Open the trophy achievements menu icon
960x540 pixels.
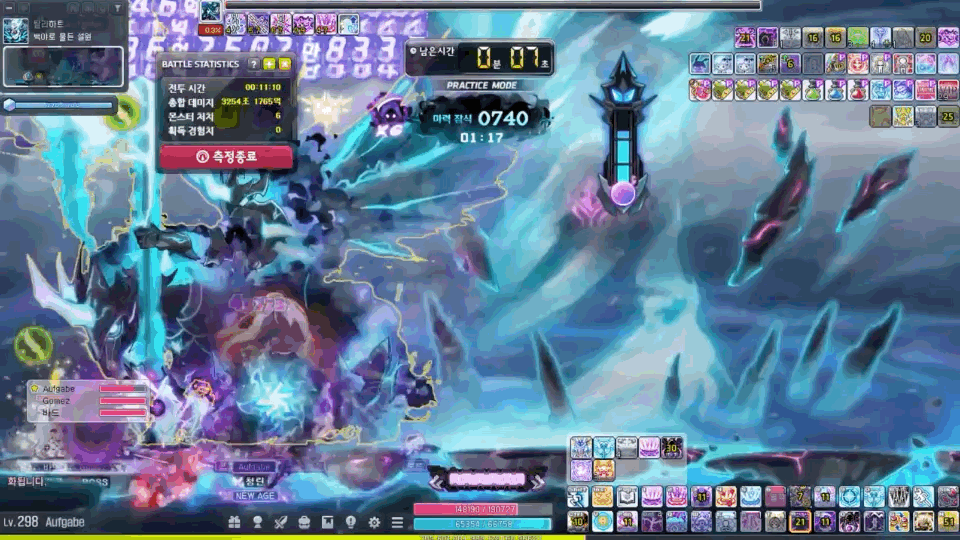pos(258,522)
